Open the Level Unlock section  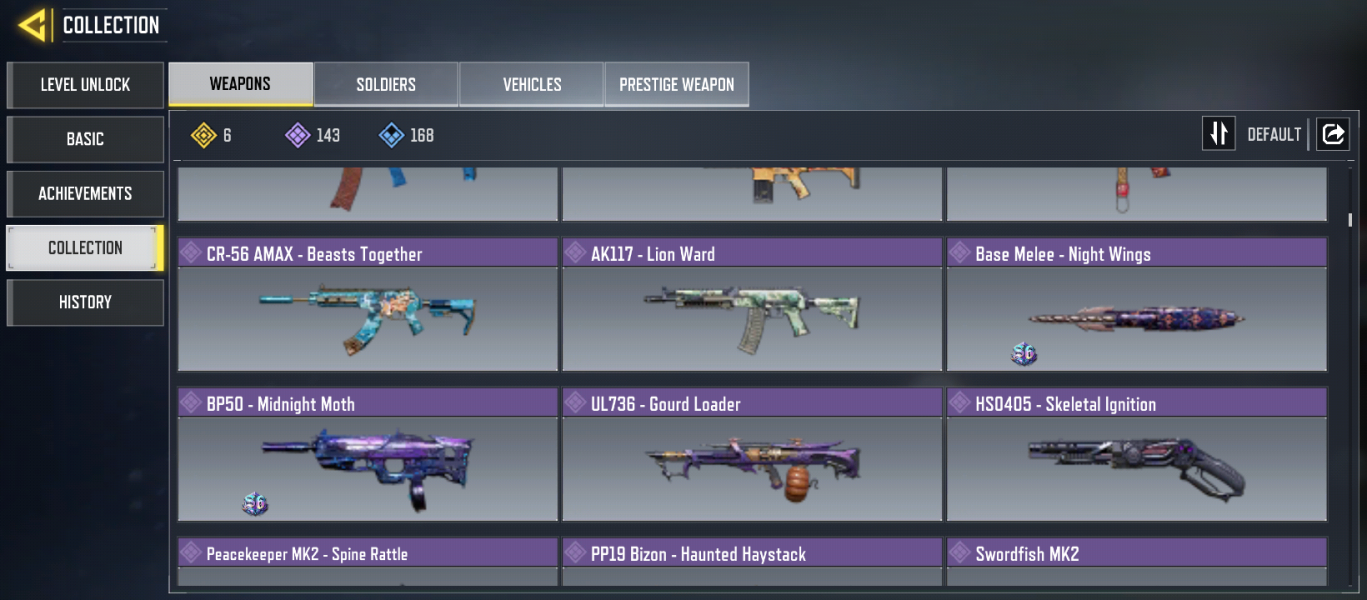pyautogui.click(x=85, y=85)
